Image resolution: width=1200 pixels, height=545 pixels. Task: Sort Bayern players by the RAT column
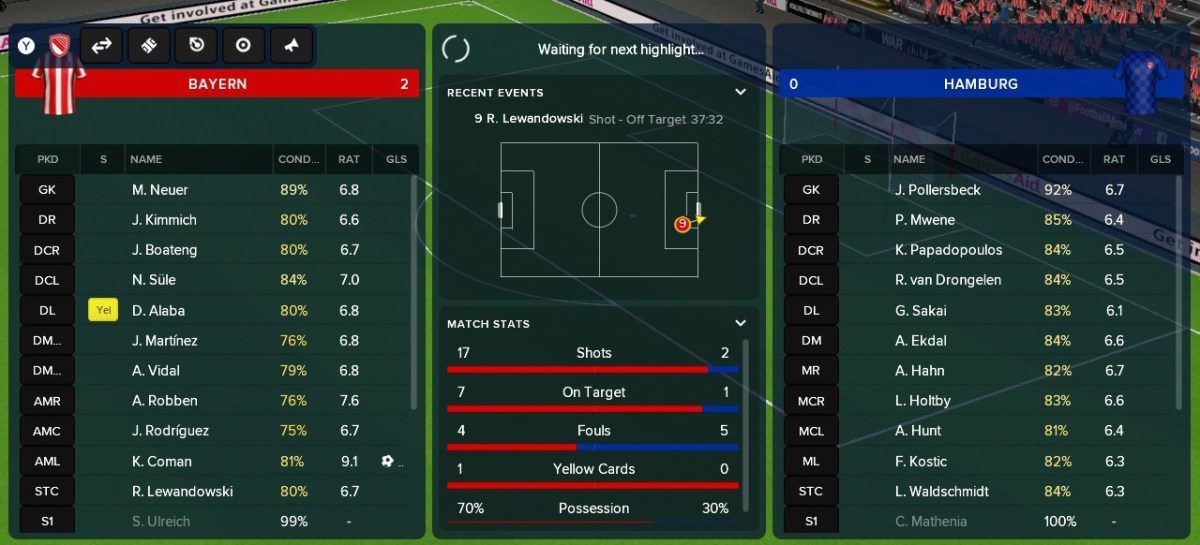pyautogui.click(x=349, y=159)
